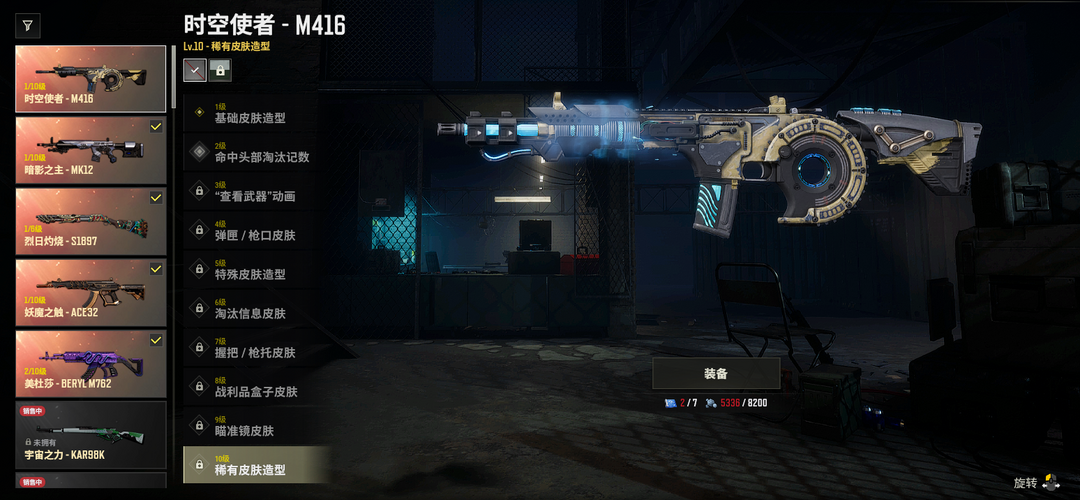The image size is (1080, 500).
Task: Toggle the checkmark icon under the title
Action: click(195, 69)
